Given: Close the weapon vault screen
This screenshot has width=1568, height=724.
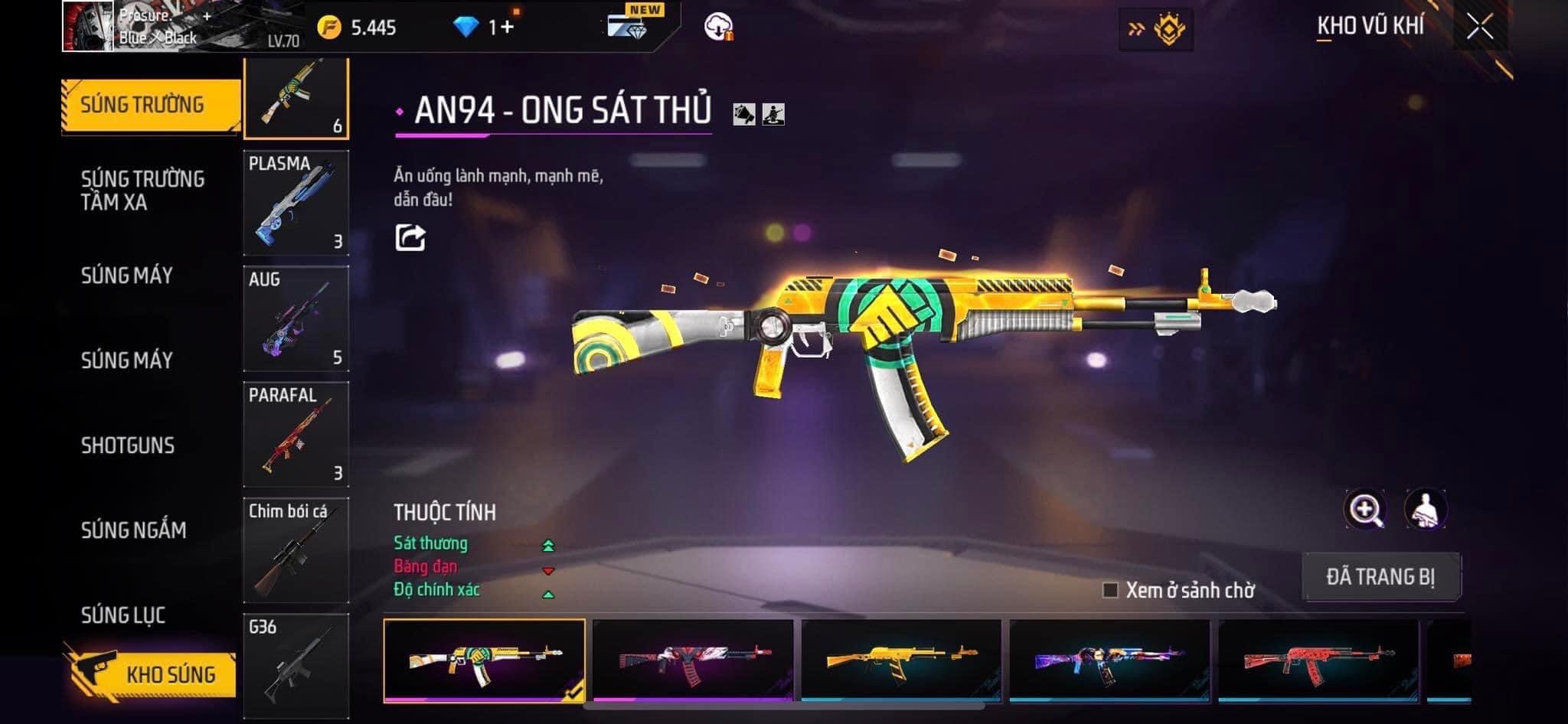Looking at the screenshot, I should pos(1480,28).
